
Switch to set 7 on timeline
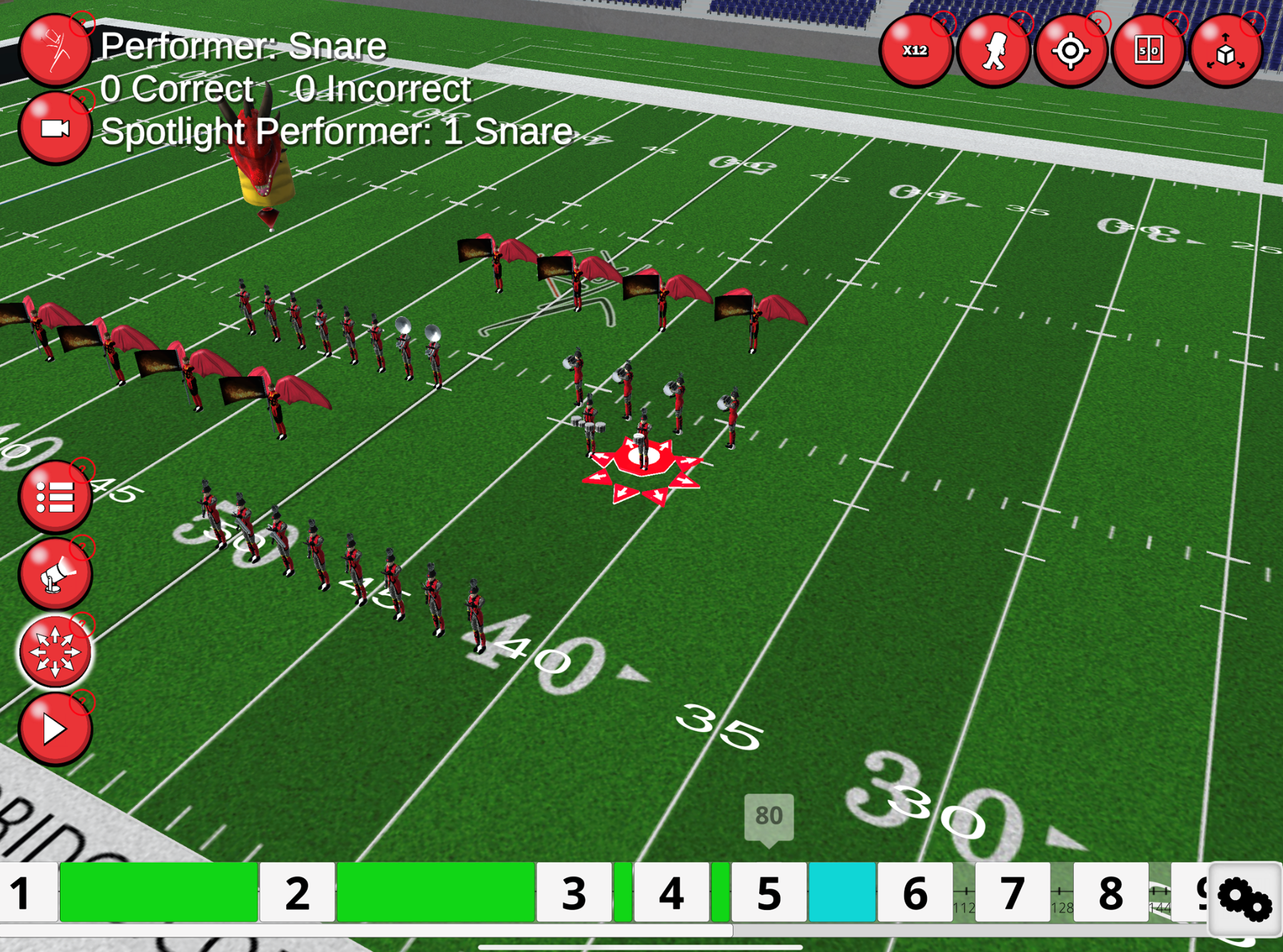(1012, 892)
